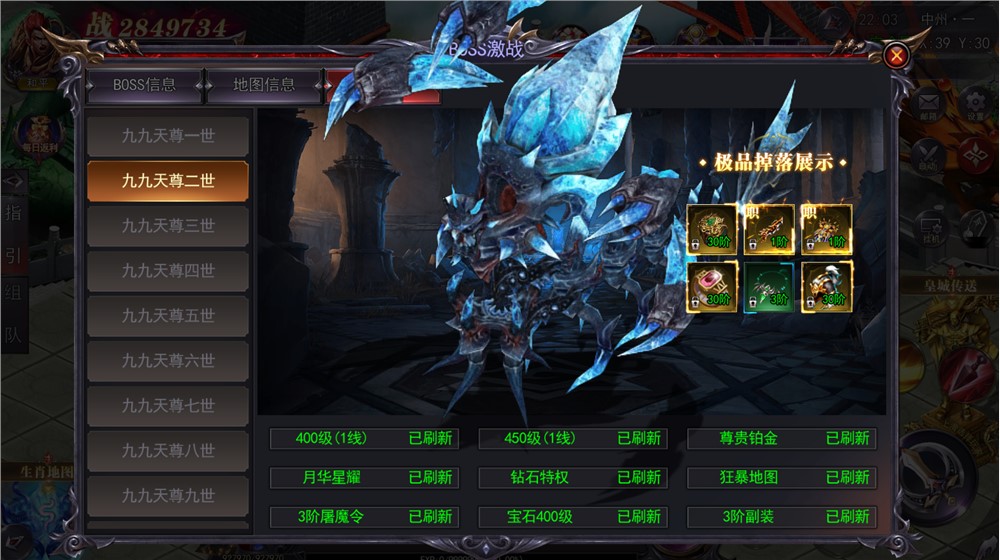Image resolution: width=1000 pixels, height=560 pixels.
Task: Select the 九九天尊五世 entry
Action: pos(168,316)
